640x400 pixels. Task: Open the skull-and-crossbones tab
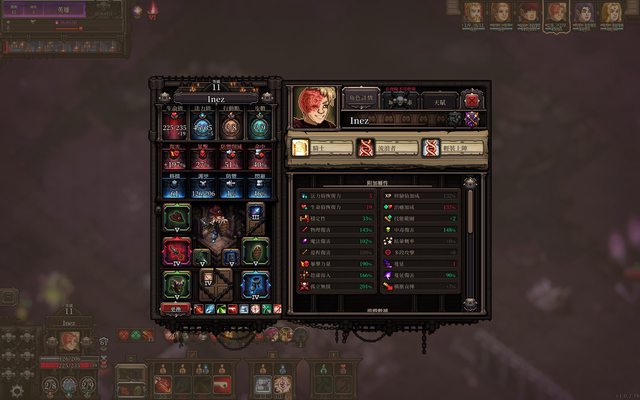coord(399,101)
